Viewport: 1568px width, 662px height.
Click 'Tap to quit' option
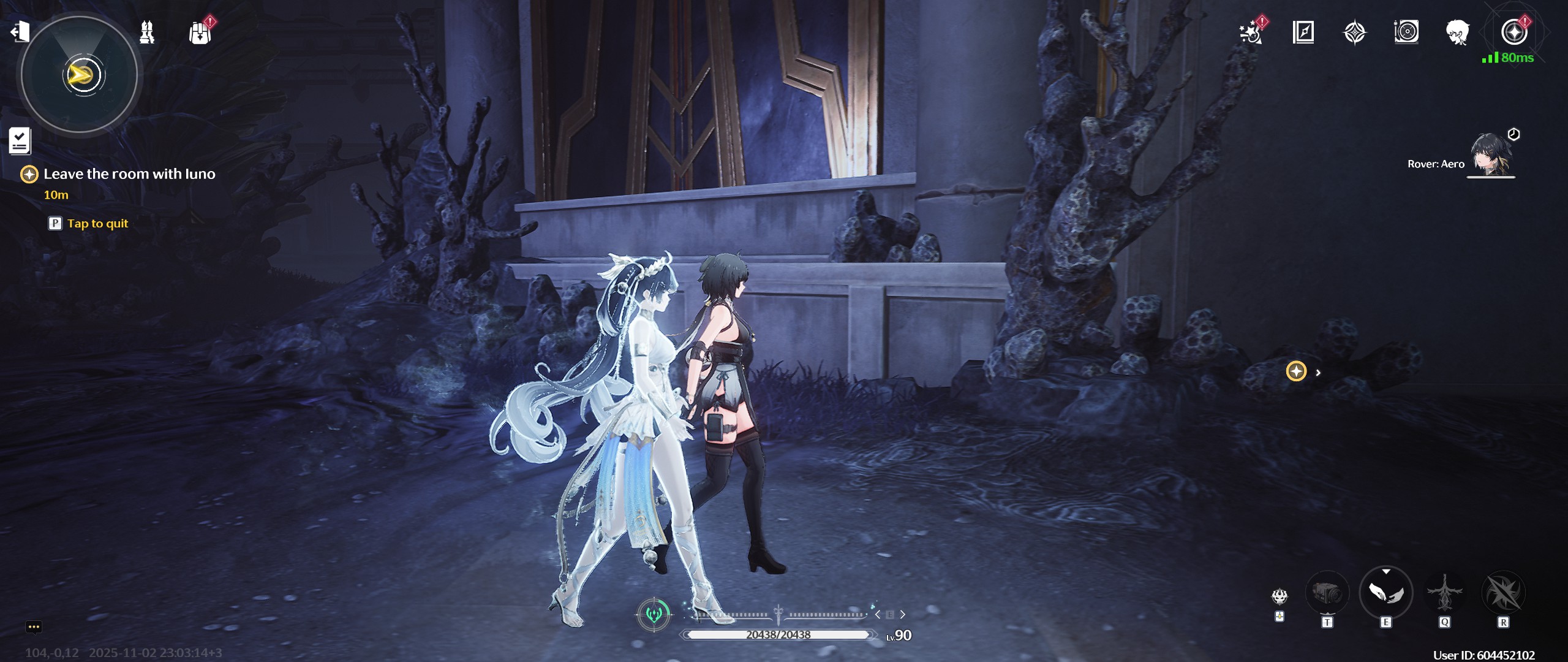pyautogui.click(x=97, y=224)
